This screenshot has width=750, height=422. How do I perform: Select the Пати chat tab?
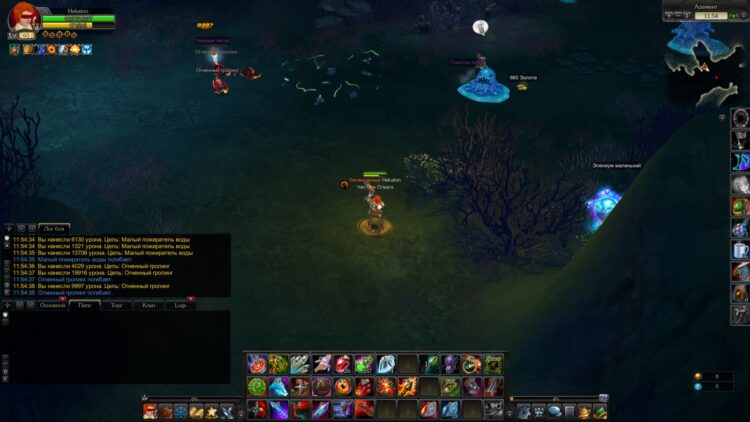coord(84,304)
